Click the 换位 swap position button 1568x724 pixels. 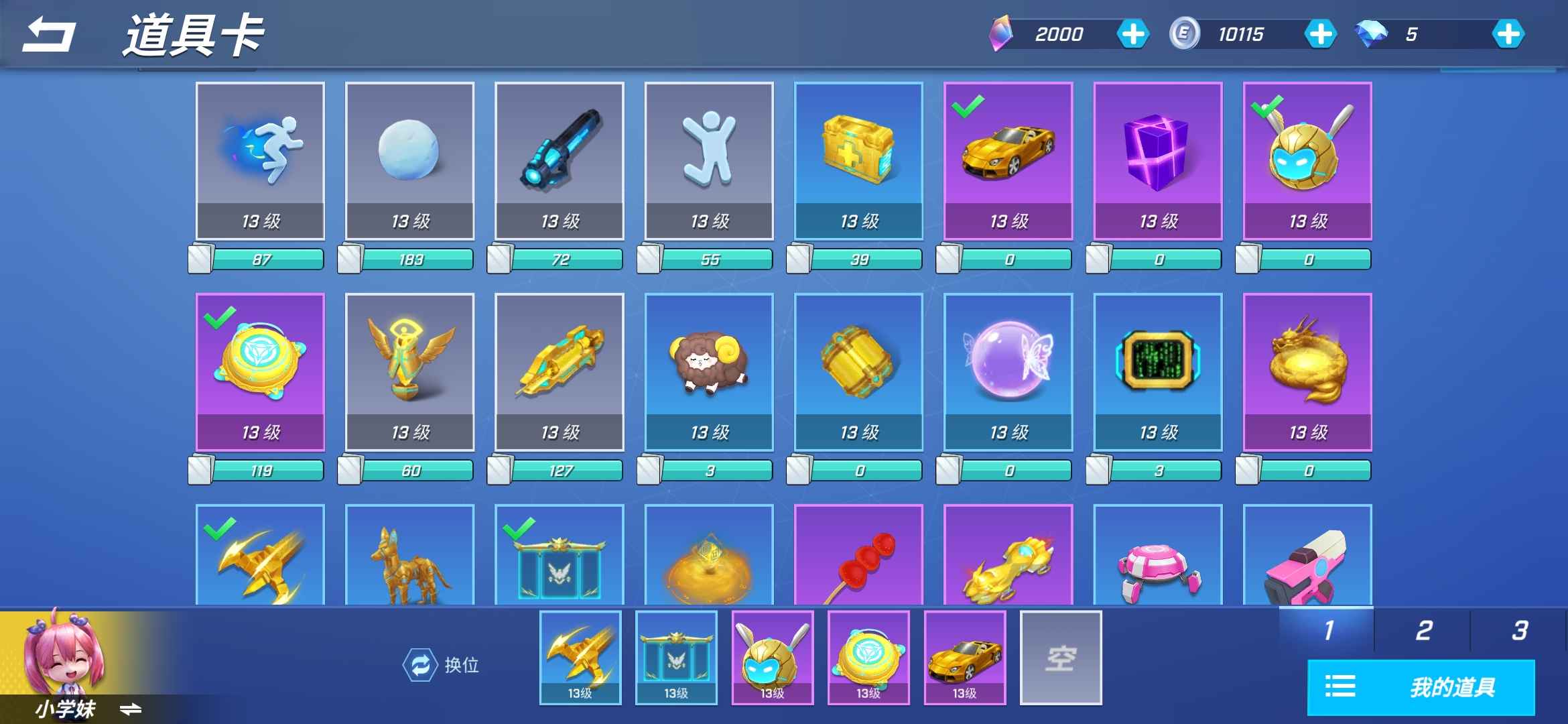[x=441, y=665]
